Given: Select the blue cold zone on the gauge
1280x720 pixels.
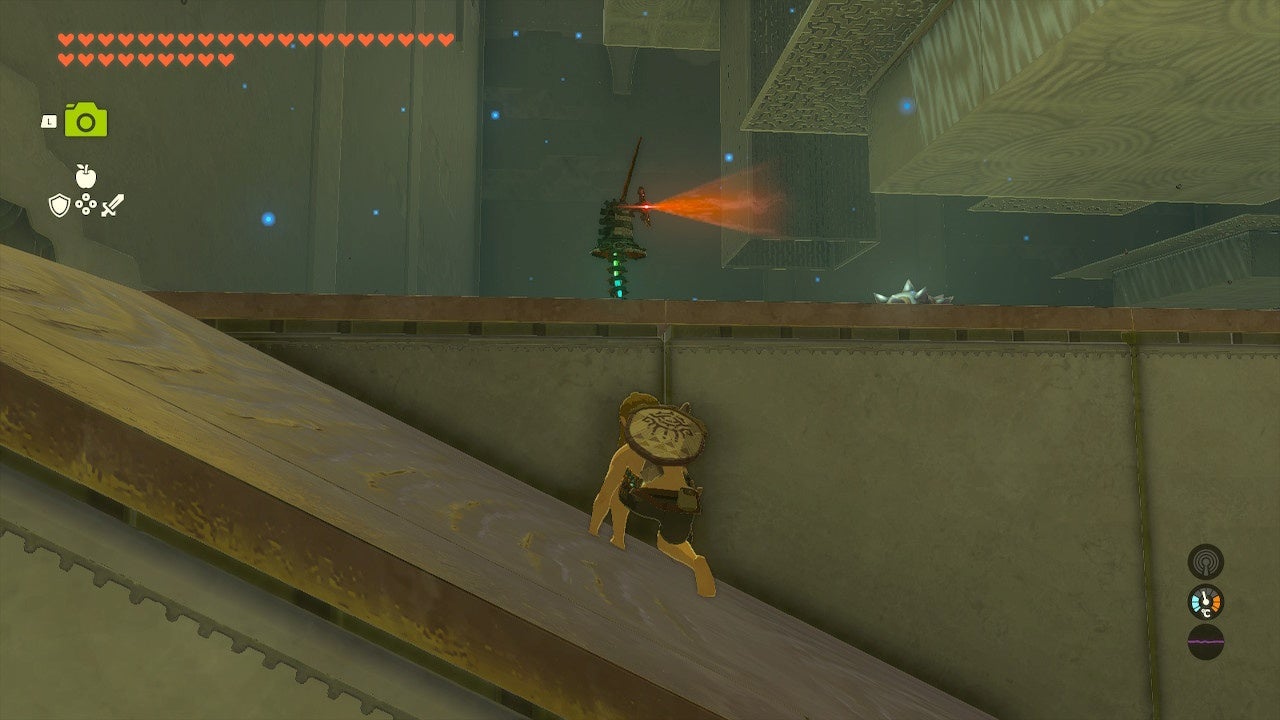Looking at the screenshot, I should coord(1195,603).
